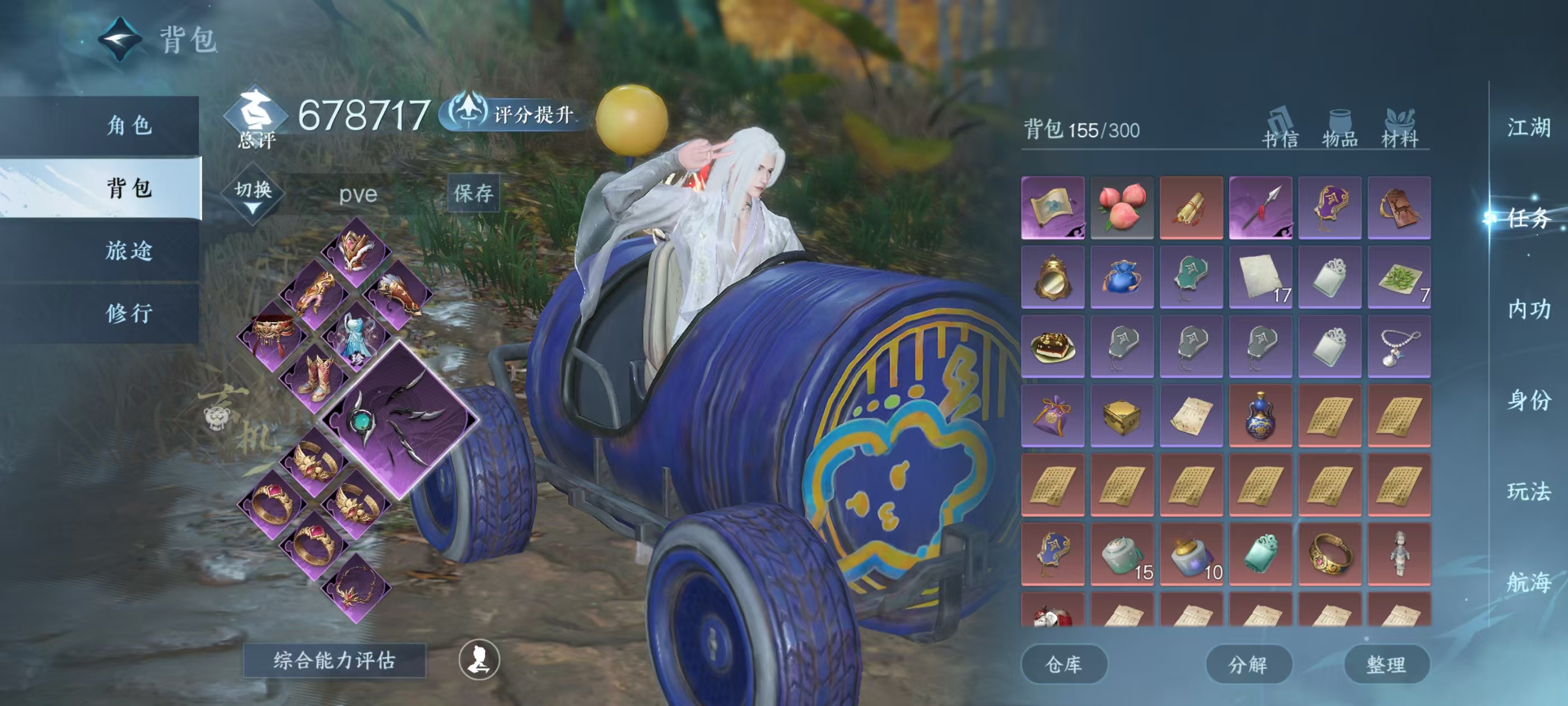
Task: Select the blue pouch item slot
Action: click(x=1122, y=277)
